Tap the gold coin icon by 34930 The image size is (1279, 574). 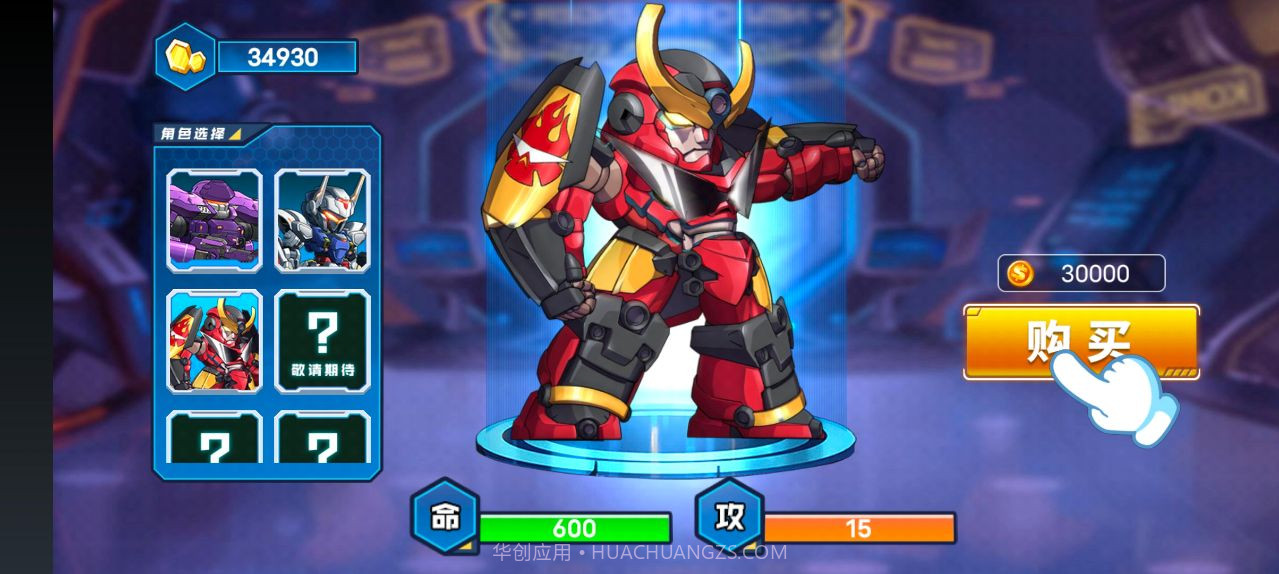tap(185, 57)
